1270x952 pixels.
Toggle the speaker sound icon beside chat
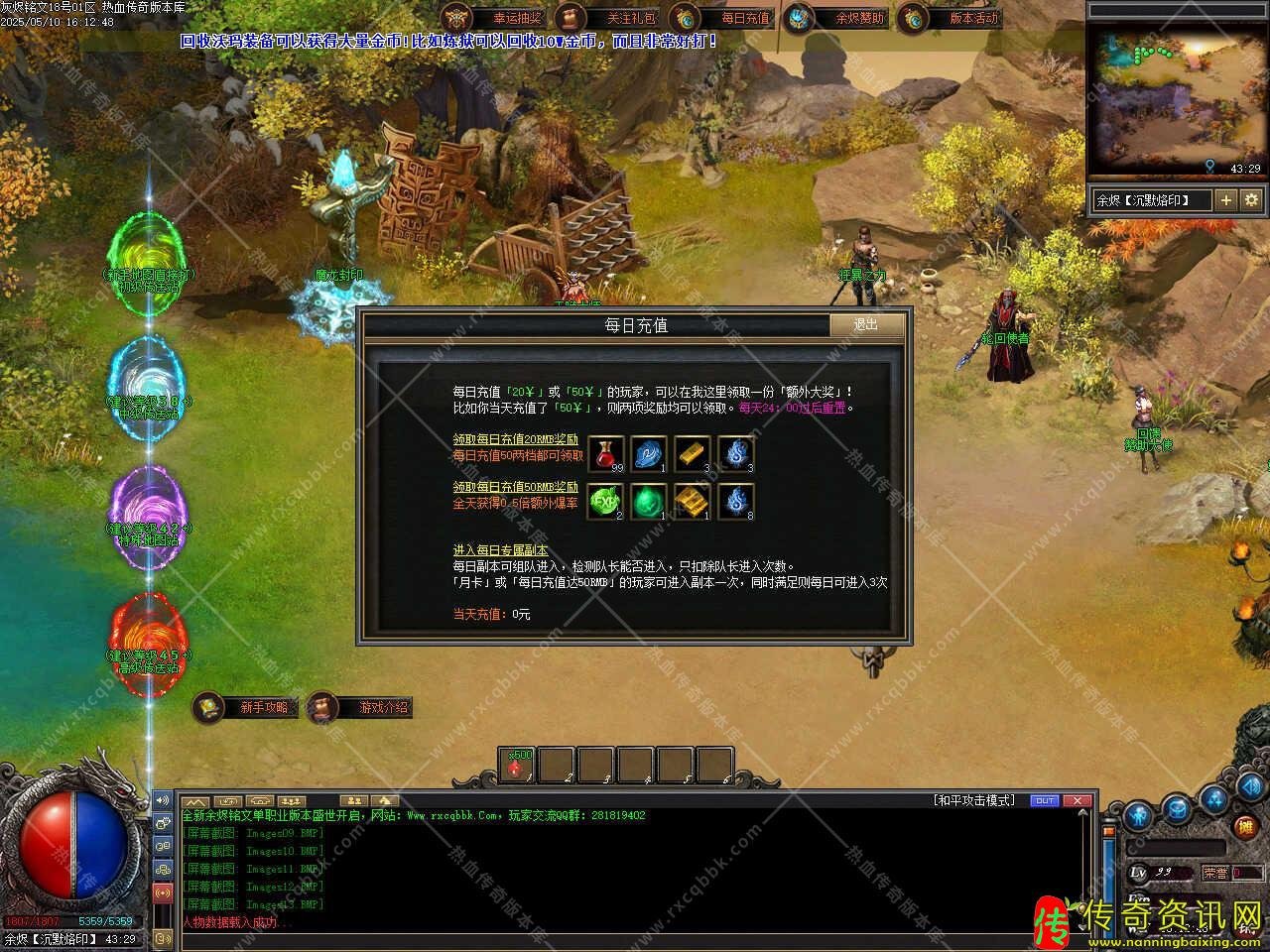(x=163, y=800)
